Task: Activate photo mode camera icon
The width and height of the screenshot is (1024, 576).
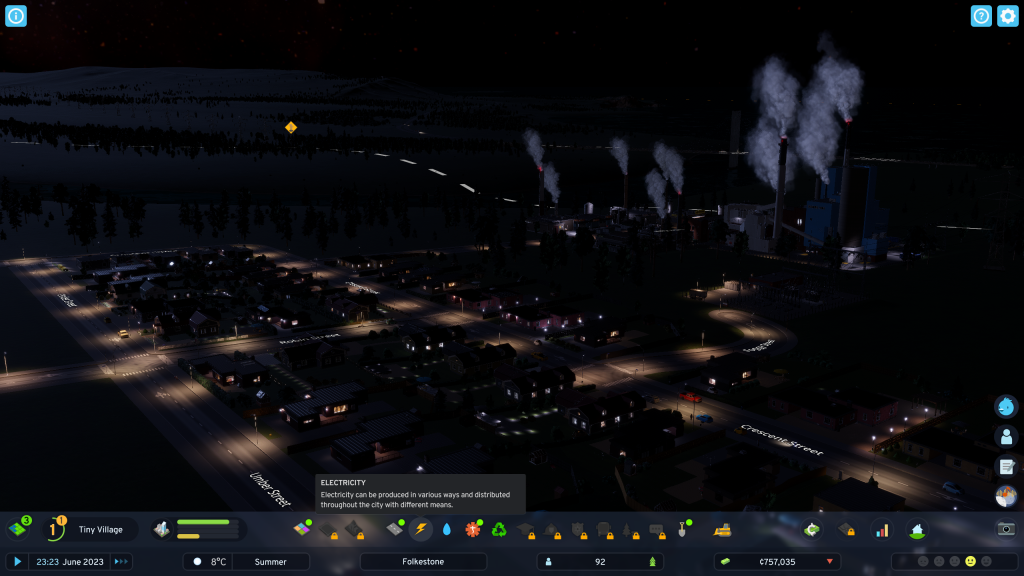Action: 1006,529
